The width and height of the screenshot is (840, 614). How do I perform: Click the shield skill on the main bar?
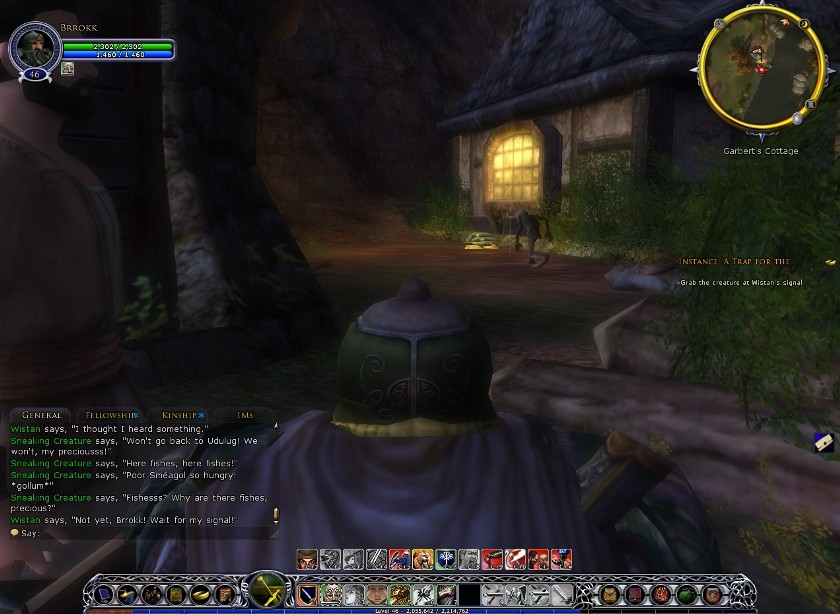point(308,594)
